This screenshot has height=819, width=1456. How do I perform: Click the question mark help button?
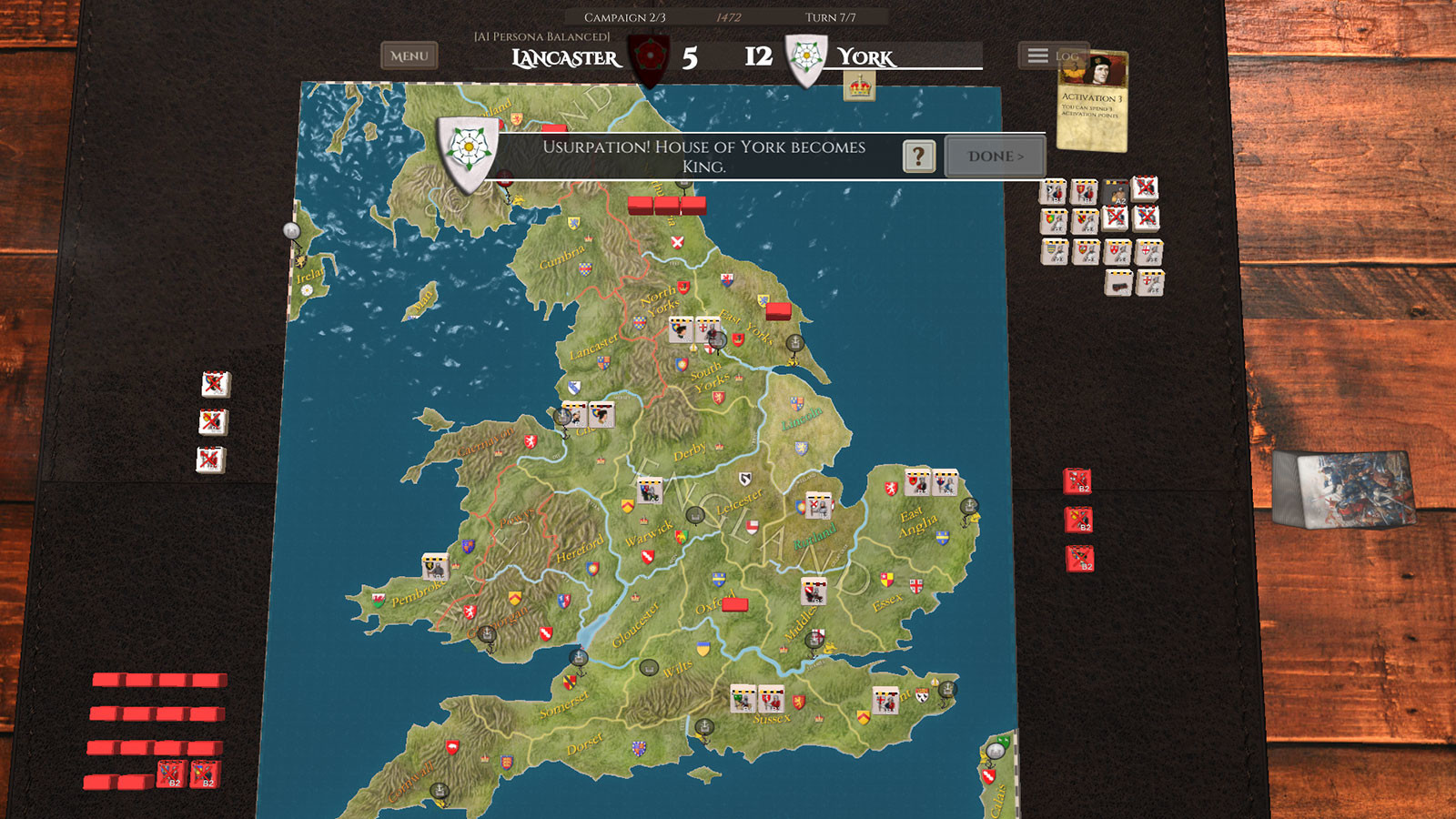tap(918, 157)
